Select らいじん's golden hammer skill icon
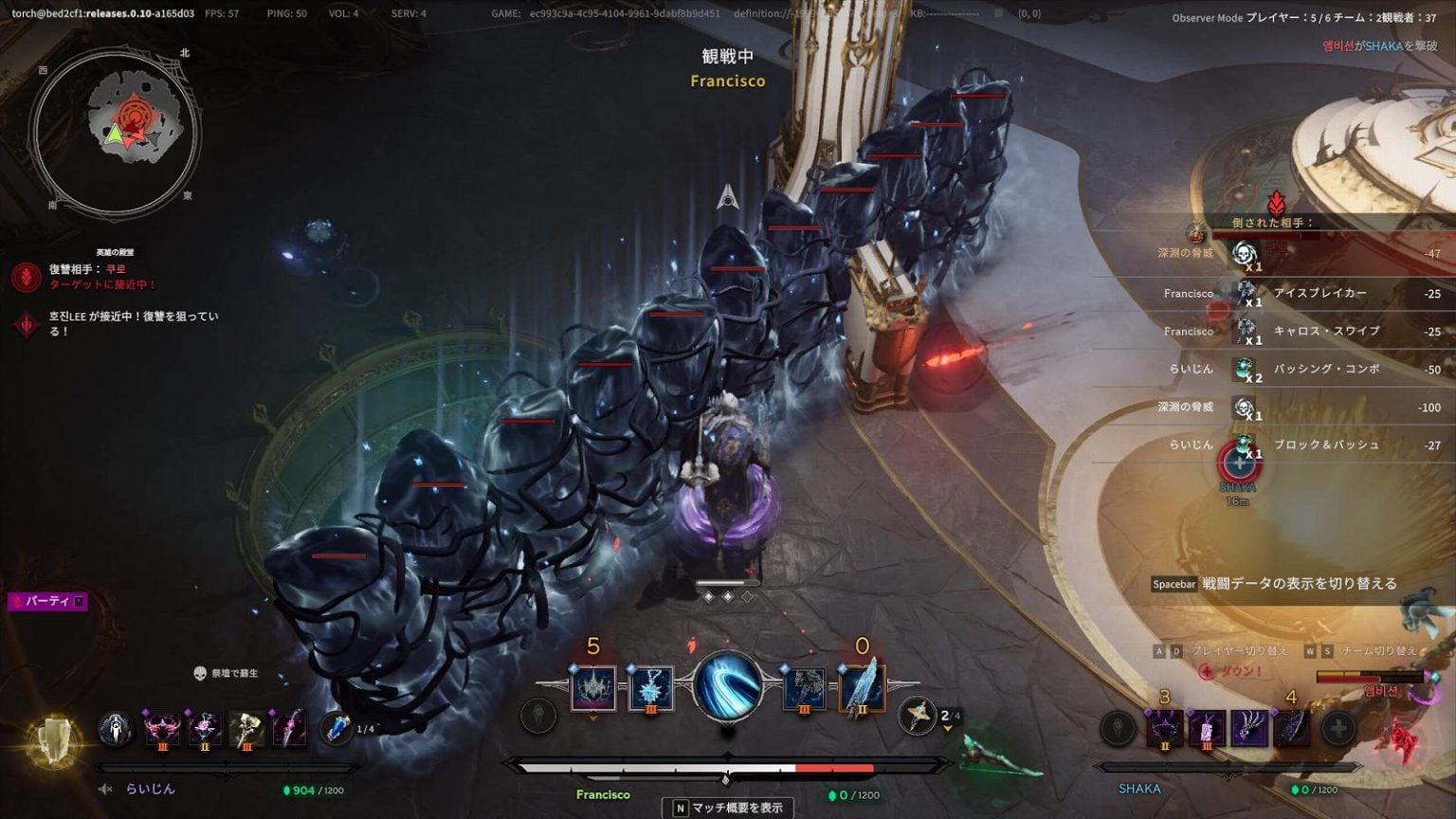Image resolution: width=1456 pixels, height=819 pixels. pos(246,729)
